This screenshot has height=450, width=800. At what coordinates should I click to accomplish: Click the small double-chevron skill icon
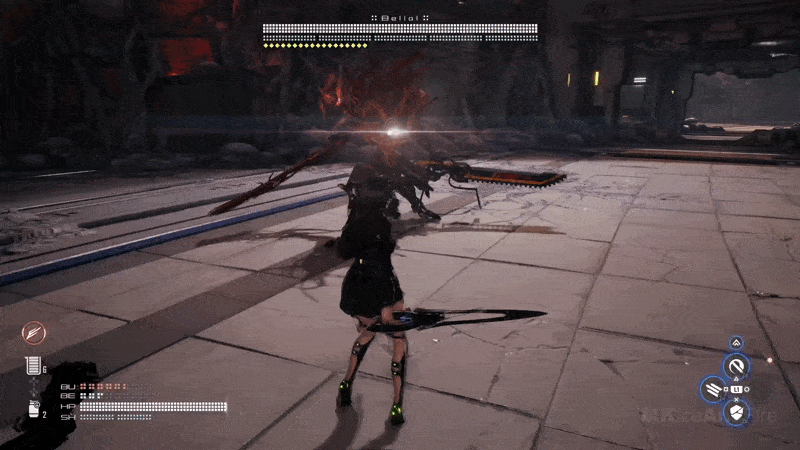pyautogui.click(x=737, y=342)
